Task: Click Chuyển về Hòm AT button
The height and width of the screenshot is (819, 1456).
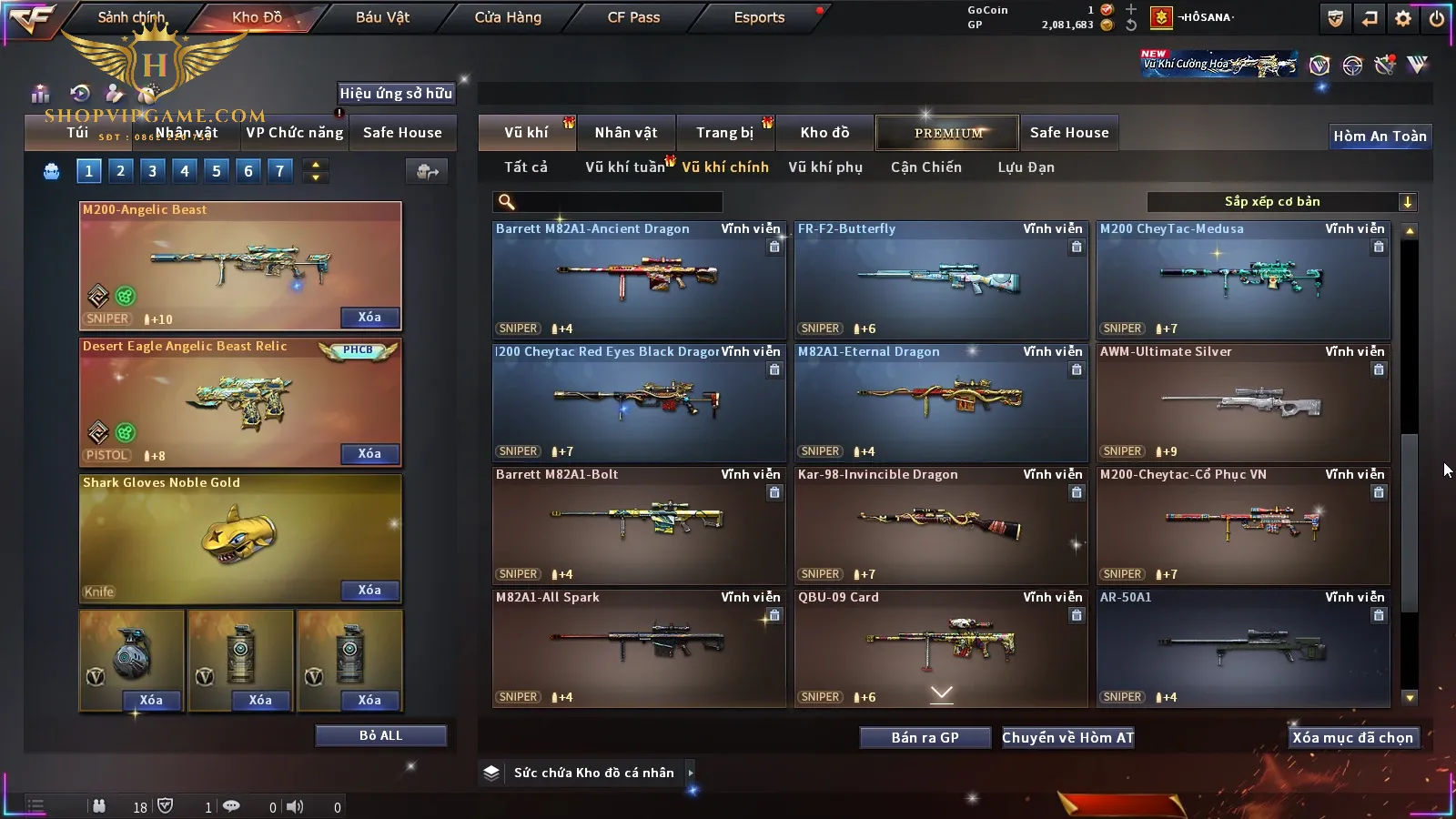Action: (1067, 738)
